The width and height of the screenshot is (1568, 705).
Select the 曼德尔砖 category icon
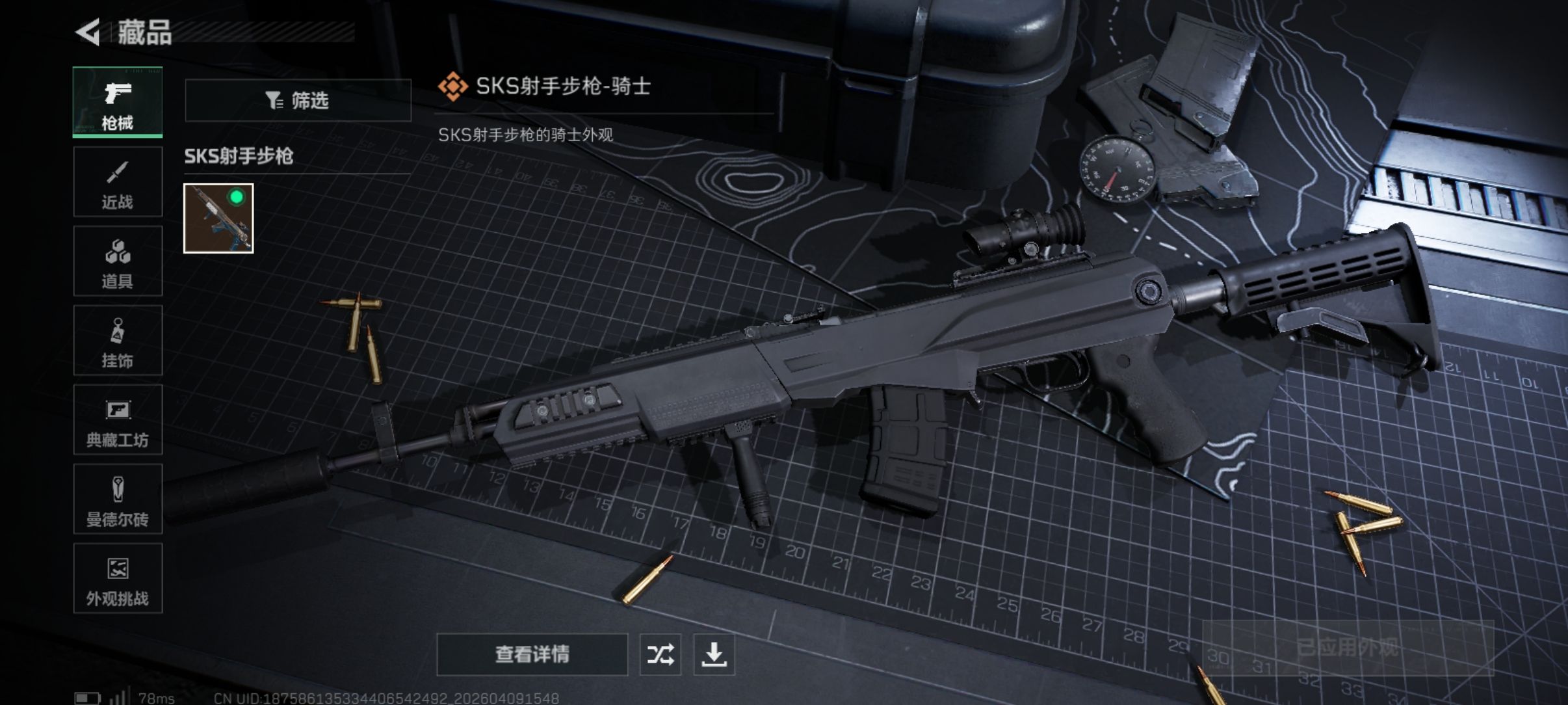[118, 499]
